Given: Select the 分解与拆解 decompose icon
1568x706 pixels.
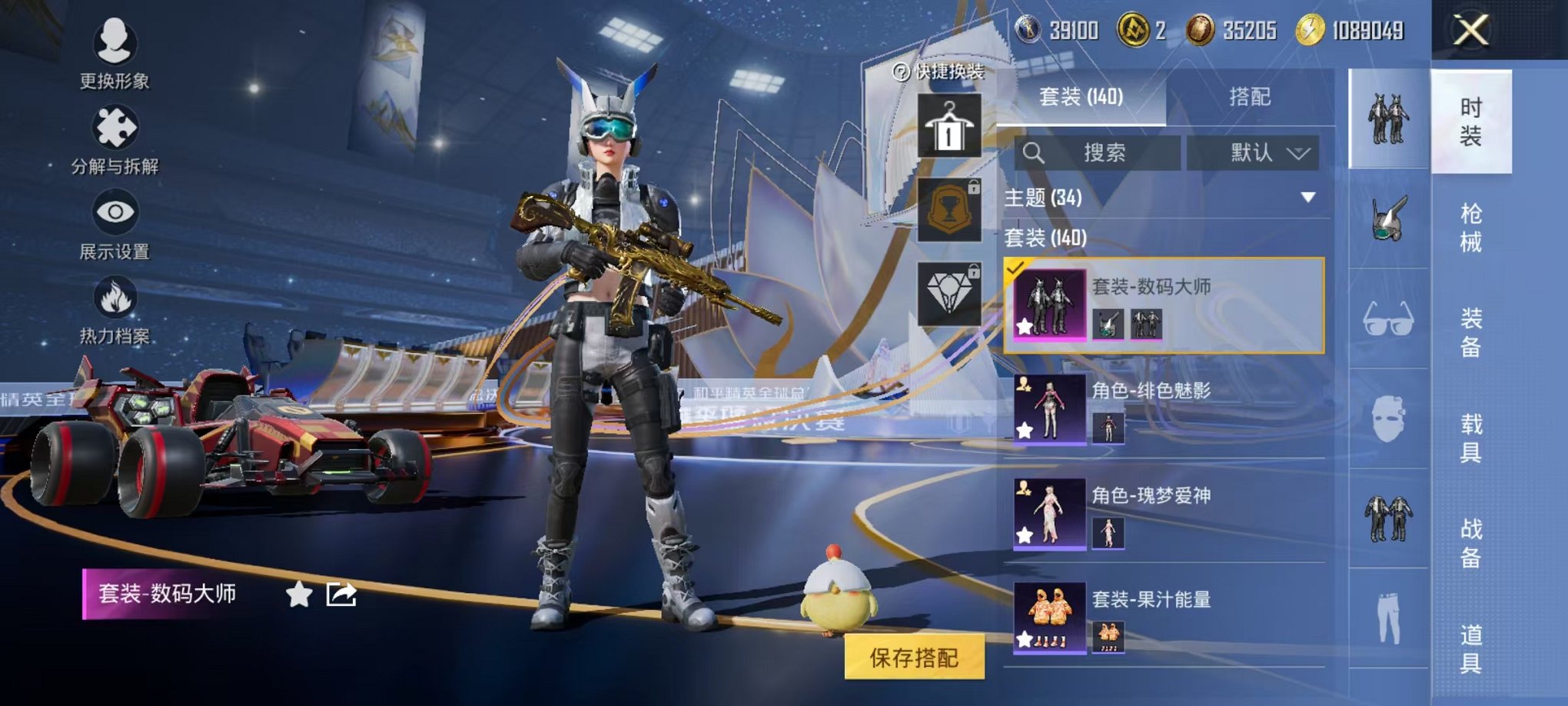Looking at the screenshot, I should coord(115,127).
